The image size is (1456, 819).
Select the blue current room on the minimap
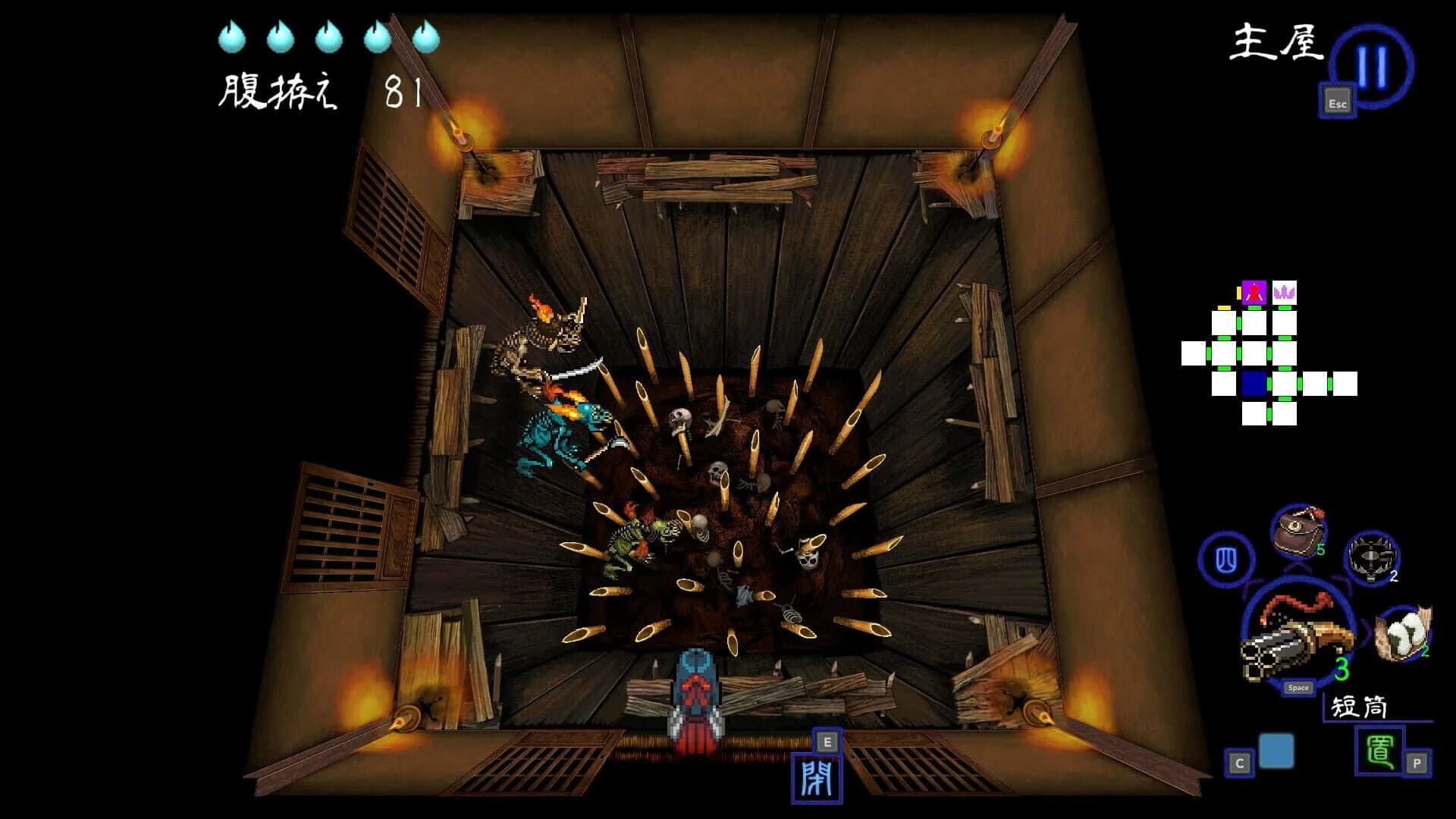pos(1254,383)
